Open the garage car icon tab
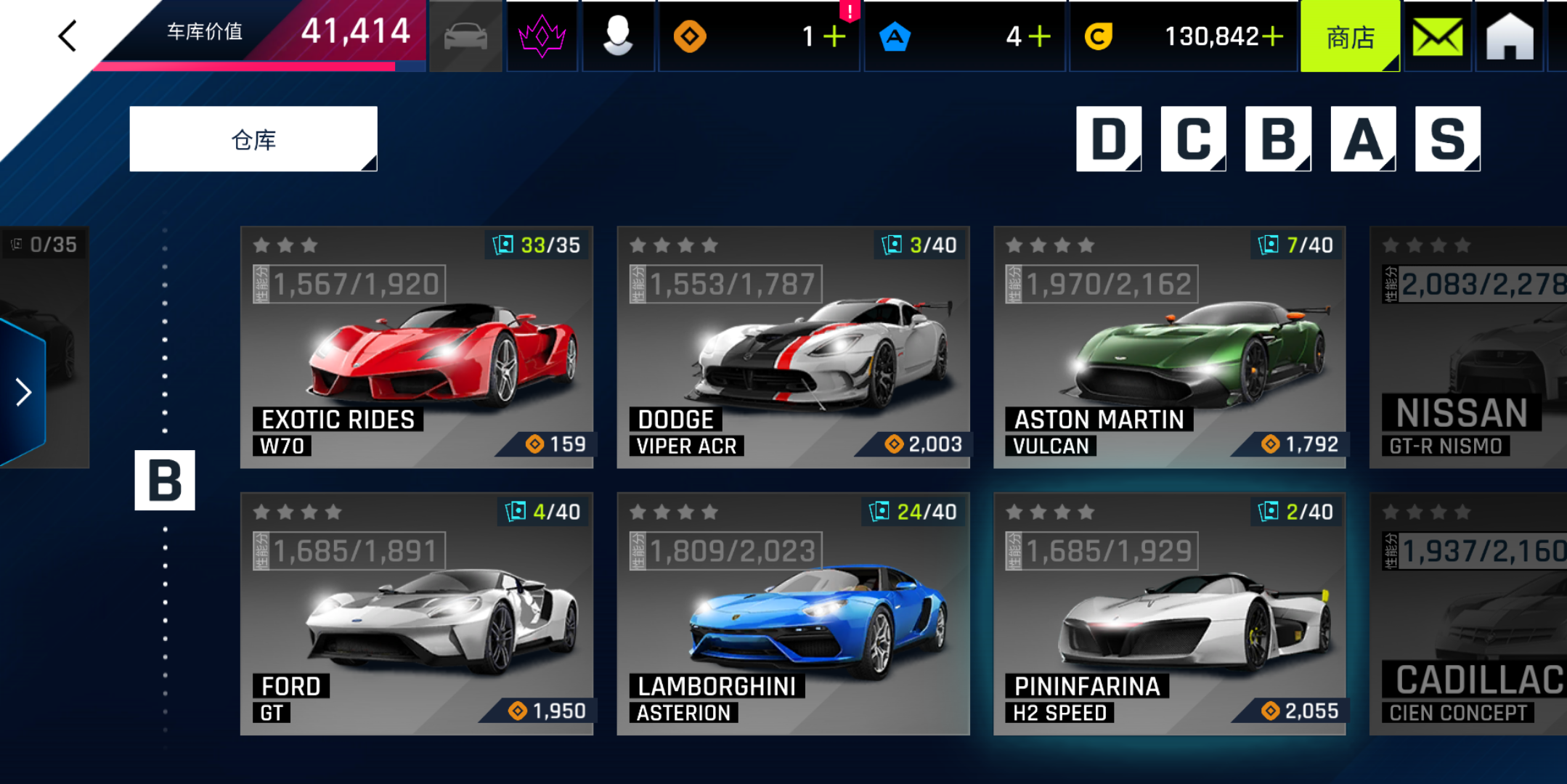1567x784 pixels. coord(465,36)
